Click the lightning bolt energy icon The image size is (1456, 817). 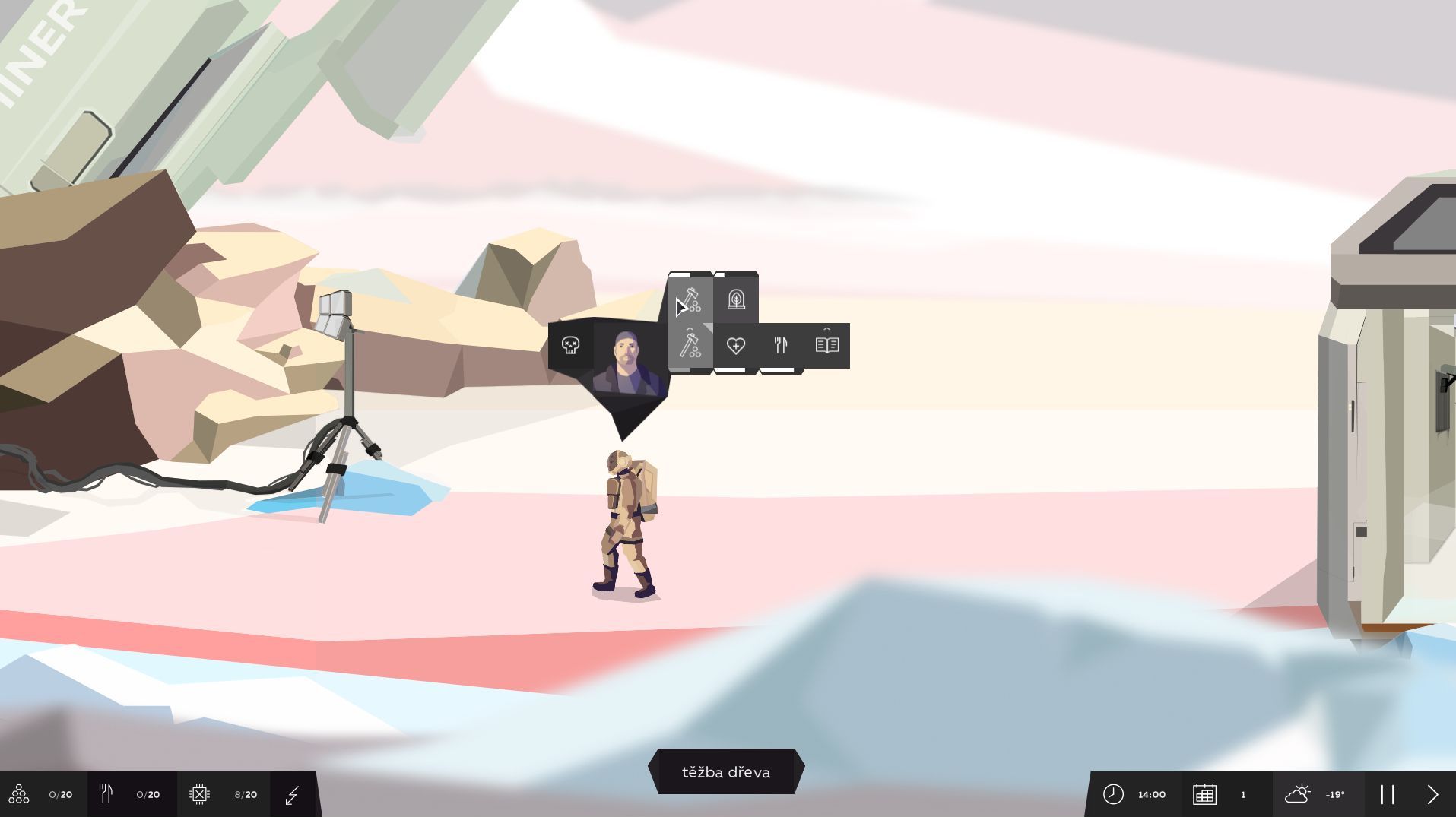tap(293, 795)
